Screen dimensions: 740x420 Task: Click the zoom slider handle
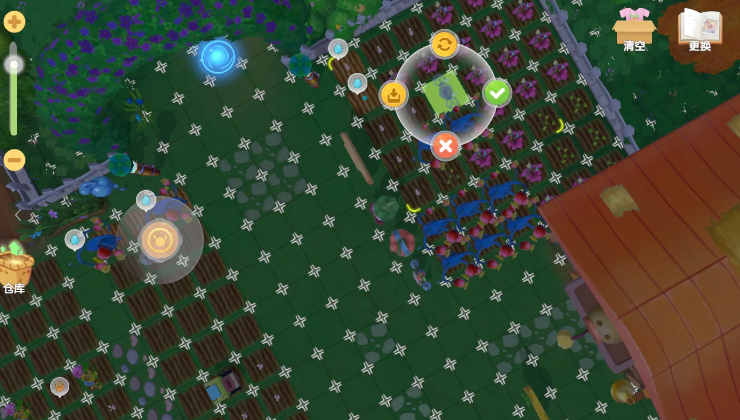coord(14,65)
